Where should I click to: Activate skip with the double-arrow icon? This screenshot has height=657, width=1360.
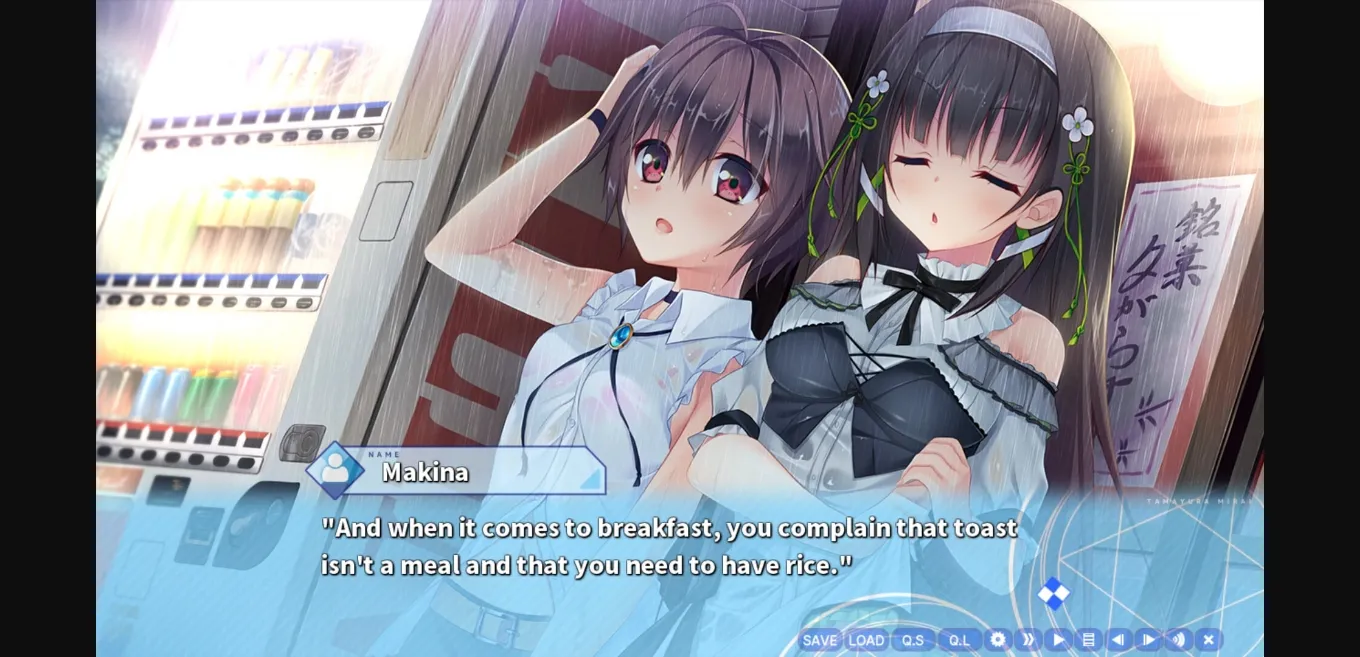pos(1028,640)
